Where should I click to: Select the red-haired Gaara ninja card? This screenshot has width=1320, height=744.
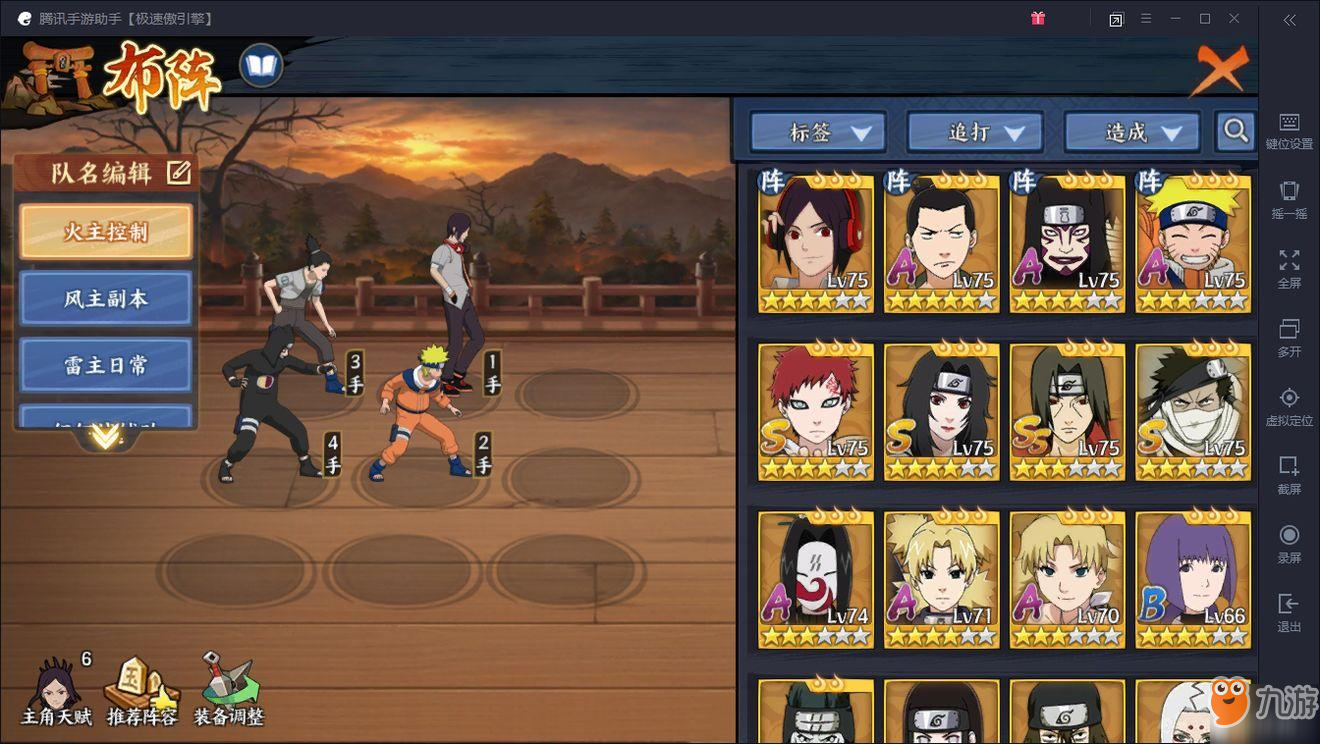click(816, 412)
